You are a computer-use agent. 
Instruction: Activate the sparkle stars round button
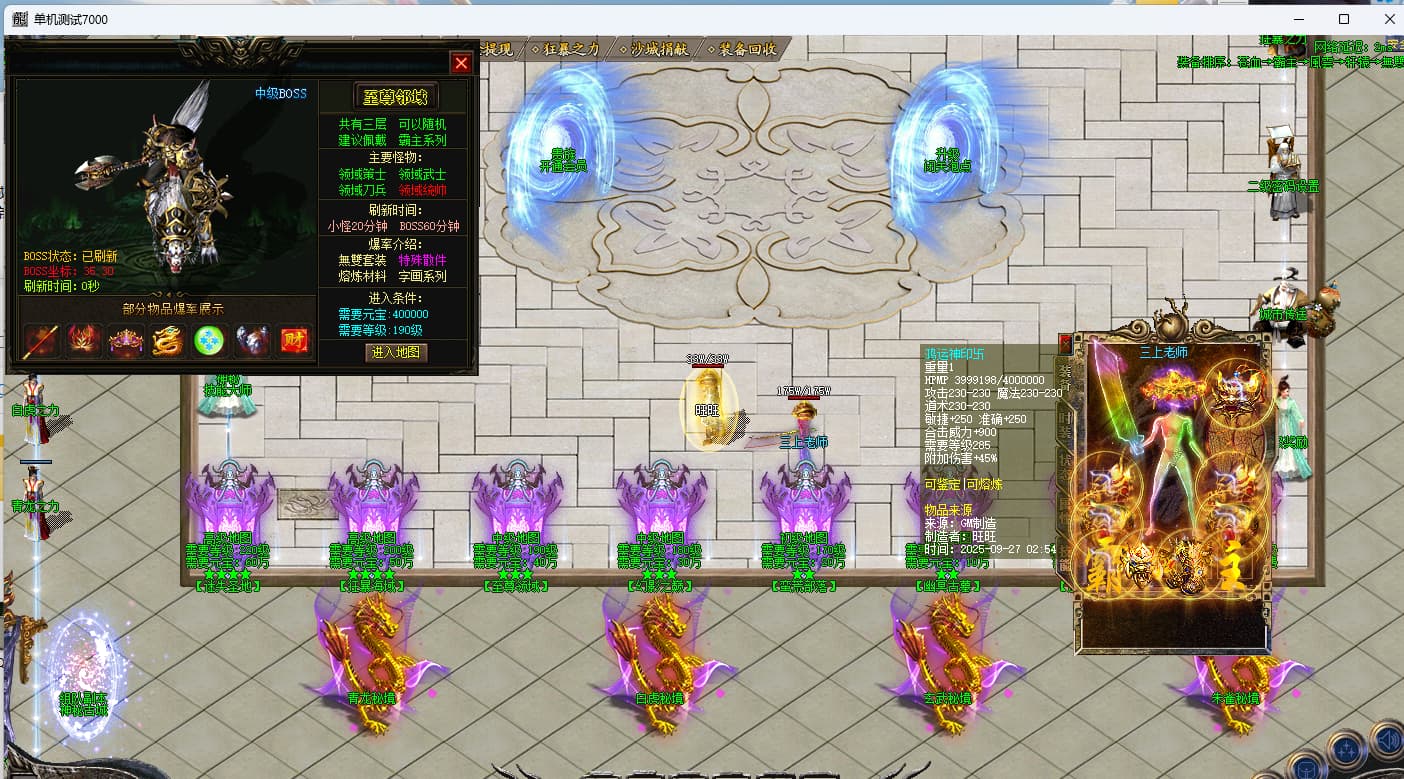1346,750
